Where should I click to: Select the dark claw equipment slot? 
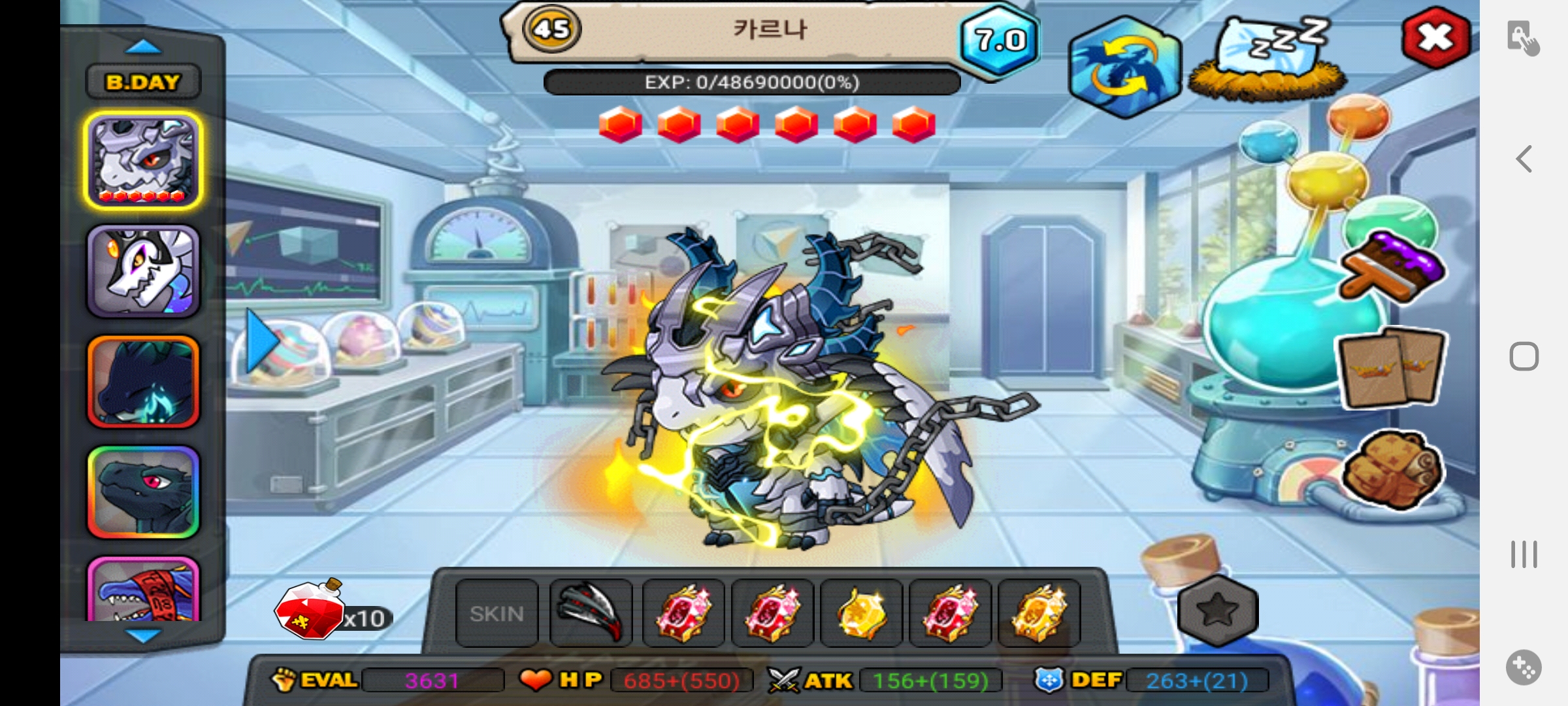coord(591,614)
